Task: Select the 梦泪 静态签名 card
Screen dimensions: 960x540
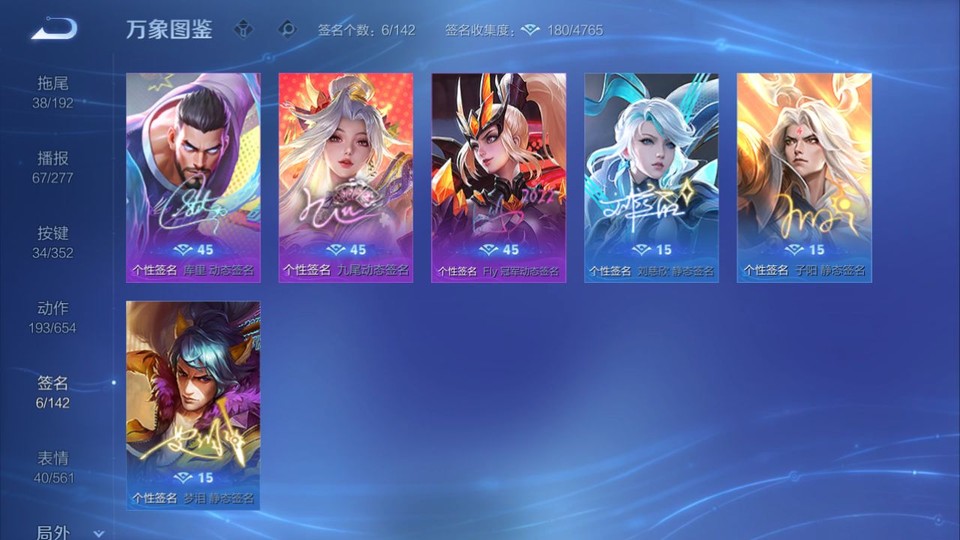Action: click(193, 405)
